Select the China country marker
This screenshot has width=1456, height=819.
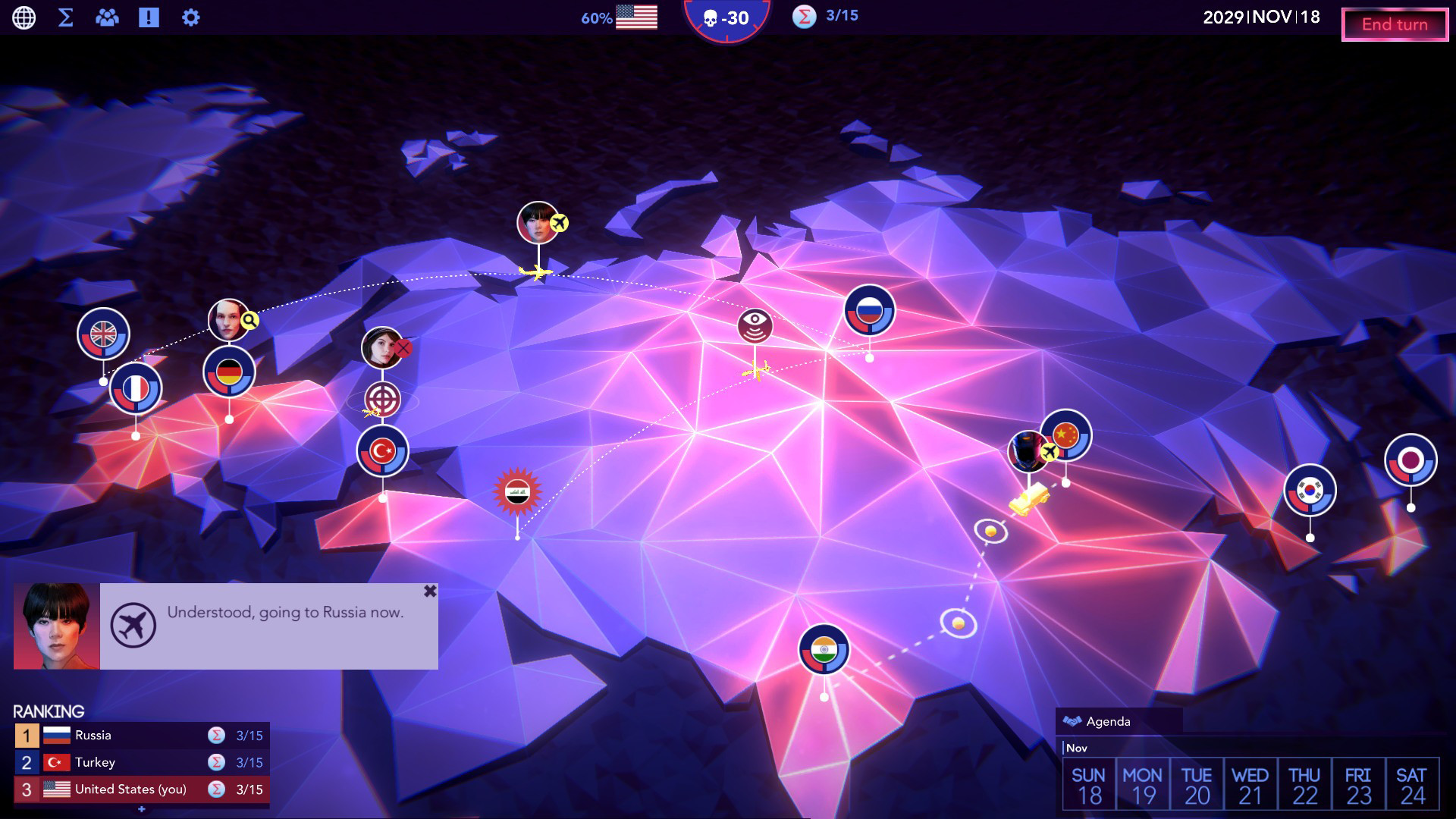1066,435
